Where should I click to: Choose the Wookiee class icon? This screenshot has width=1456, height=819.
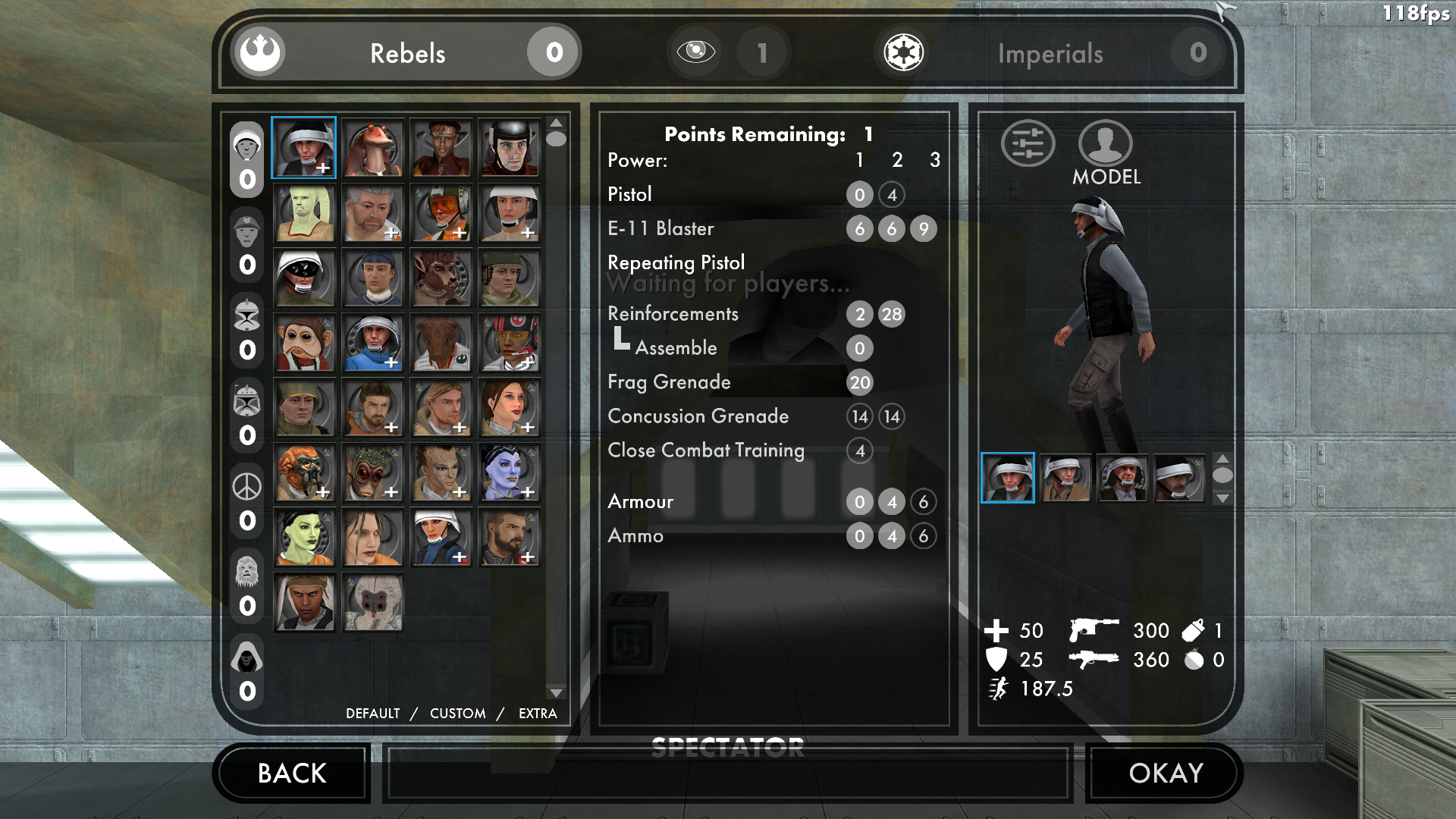pos(247,572)
